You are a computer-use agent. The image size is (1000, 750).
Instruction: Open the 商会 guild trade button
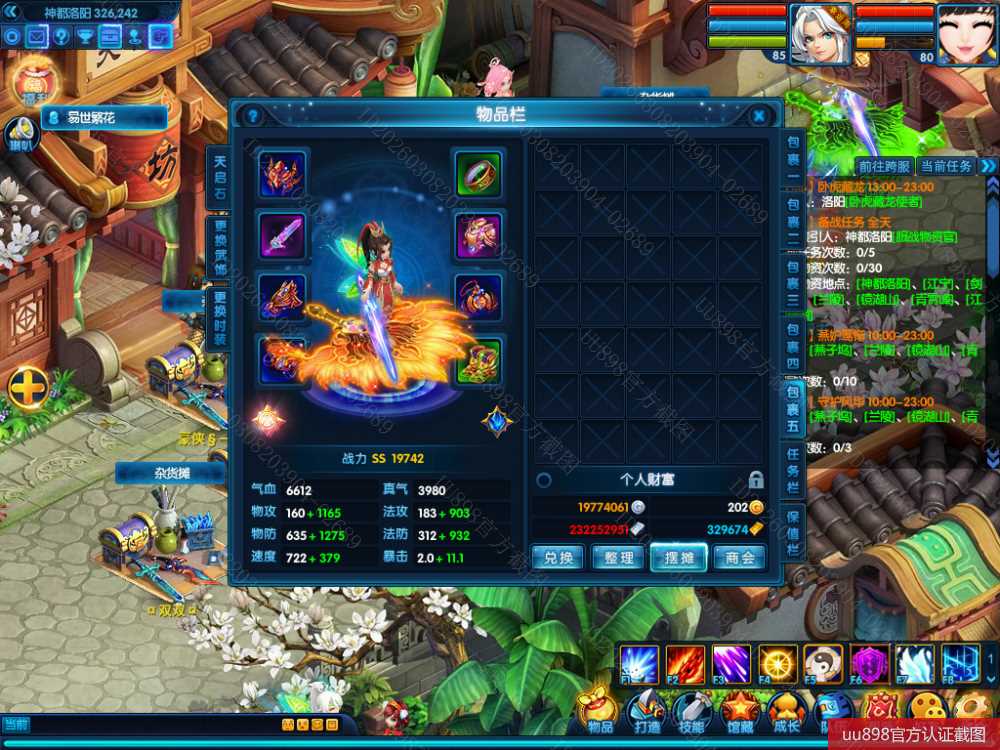point(740,557)
